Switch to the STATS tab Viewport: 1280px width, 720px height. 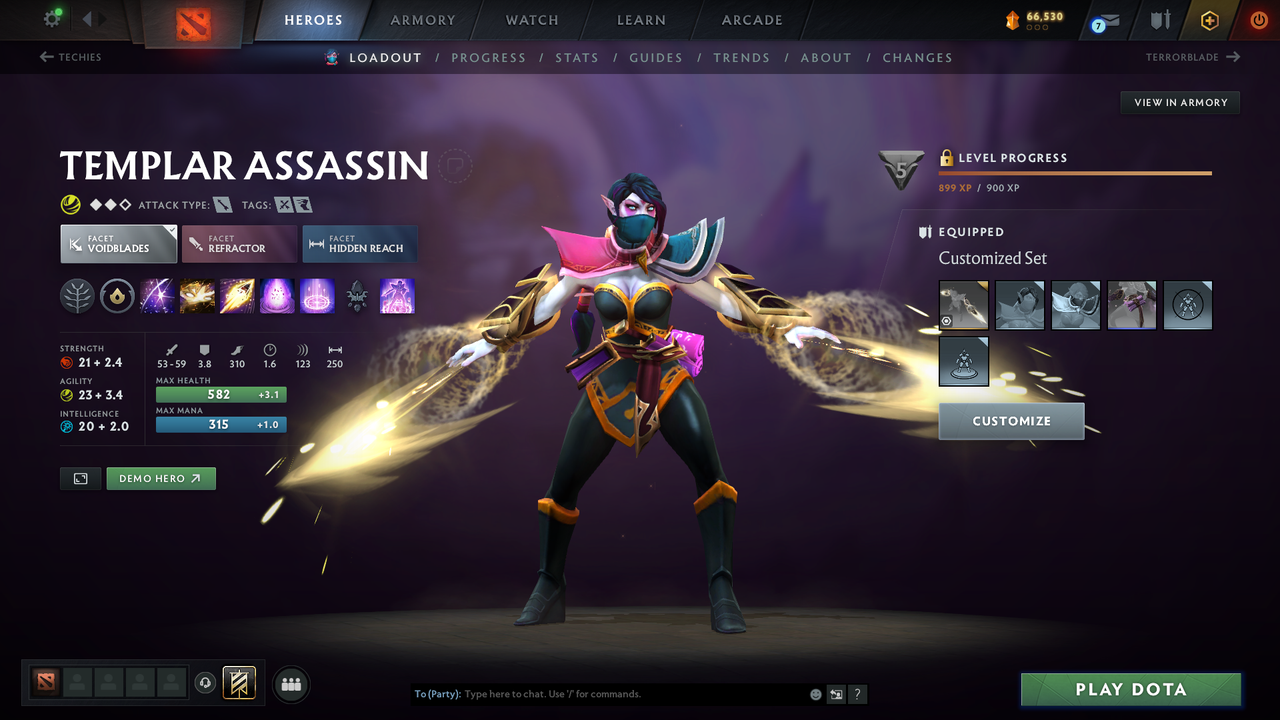(577, 57)
